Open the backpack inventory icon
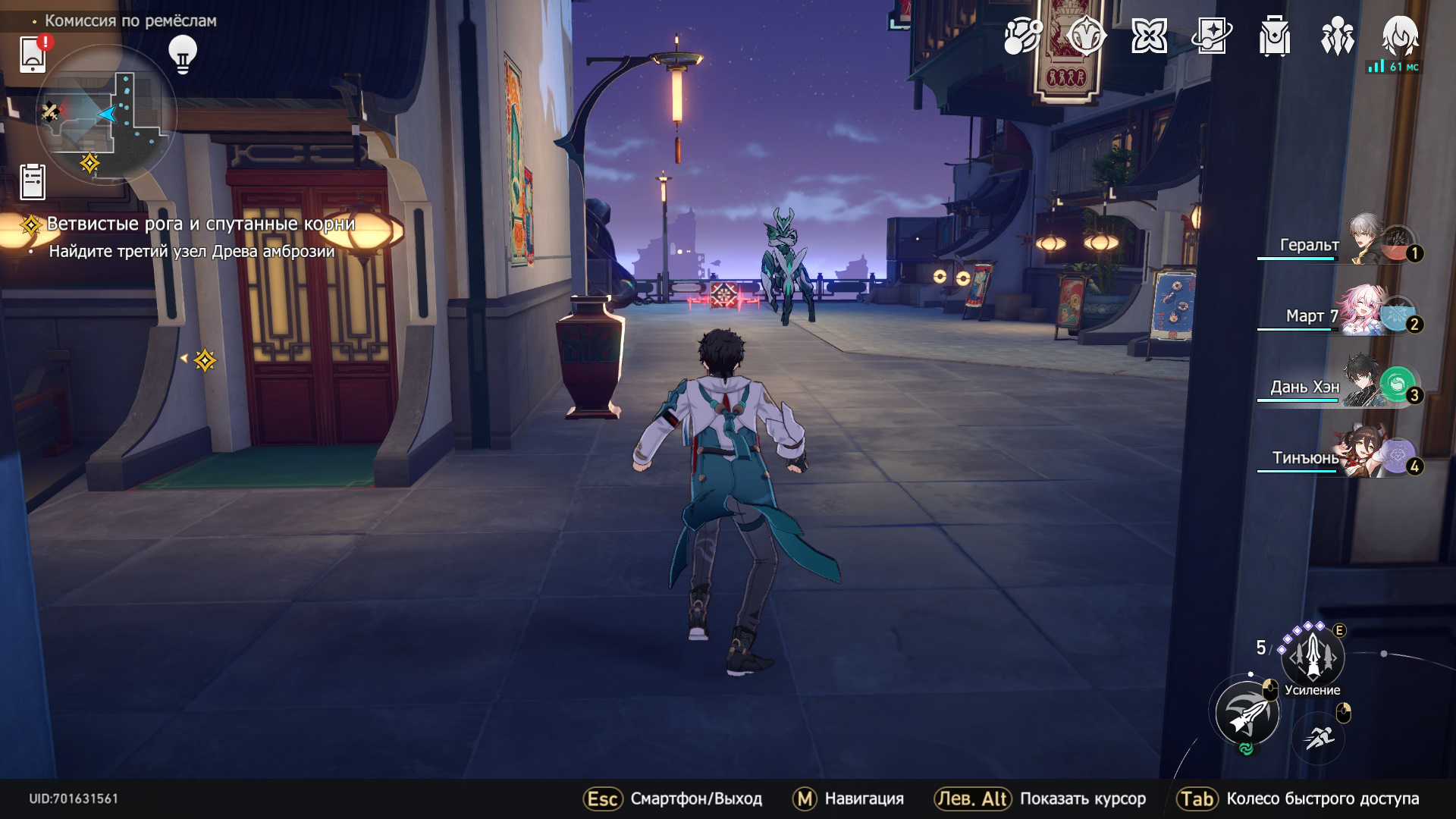This screenshot has height=819, width=1456. tap(1275, 36)
